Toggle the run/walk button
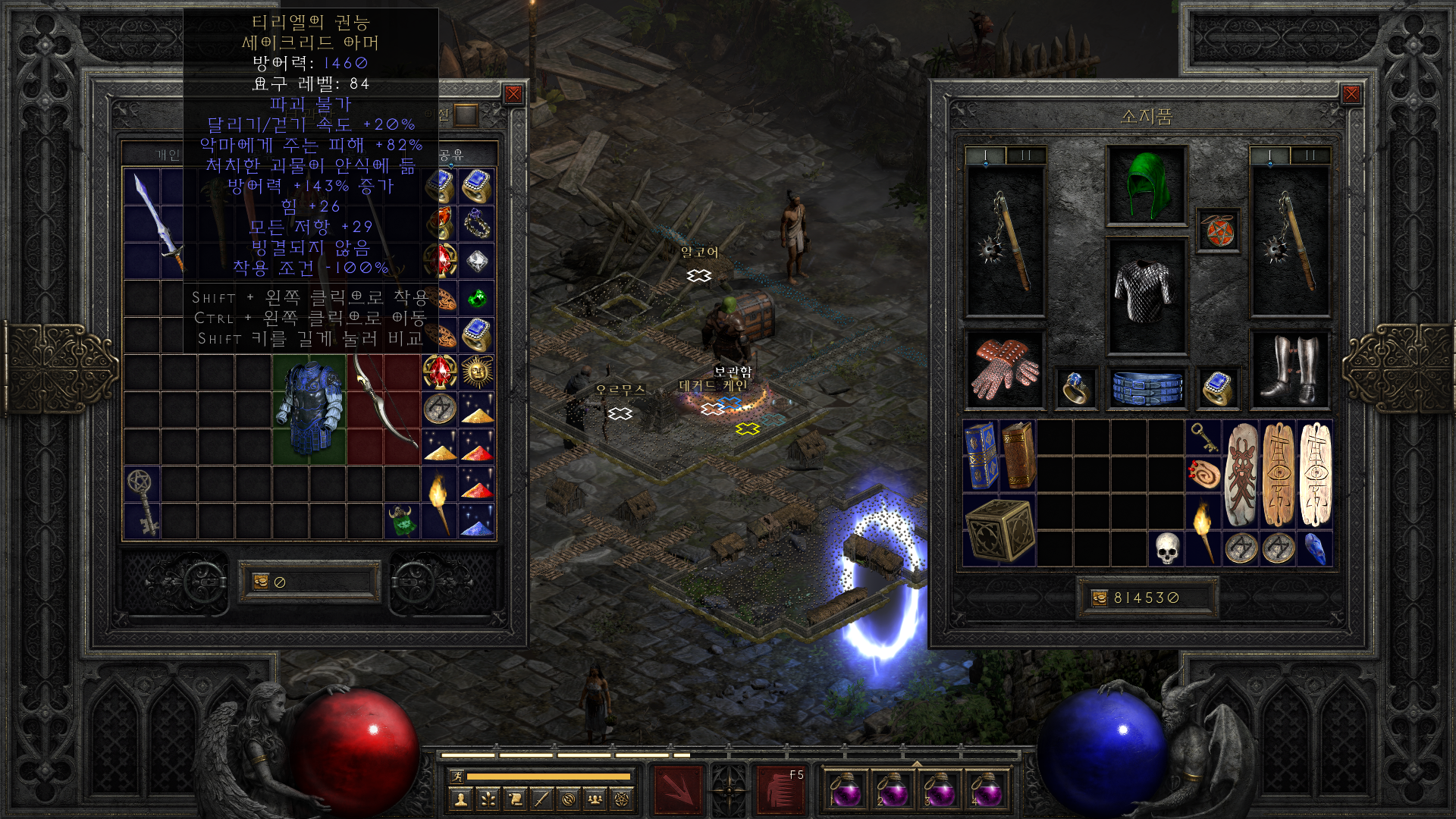1456x819 pixels. click(x=457, y=776)
